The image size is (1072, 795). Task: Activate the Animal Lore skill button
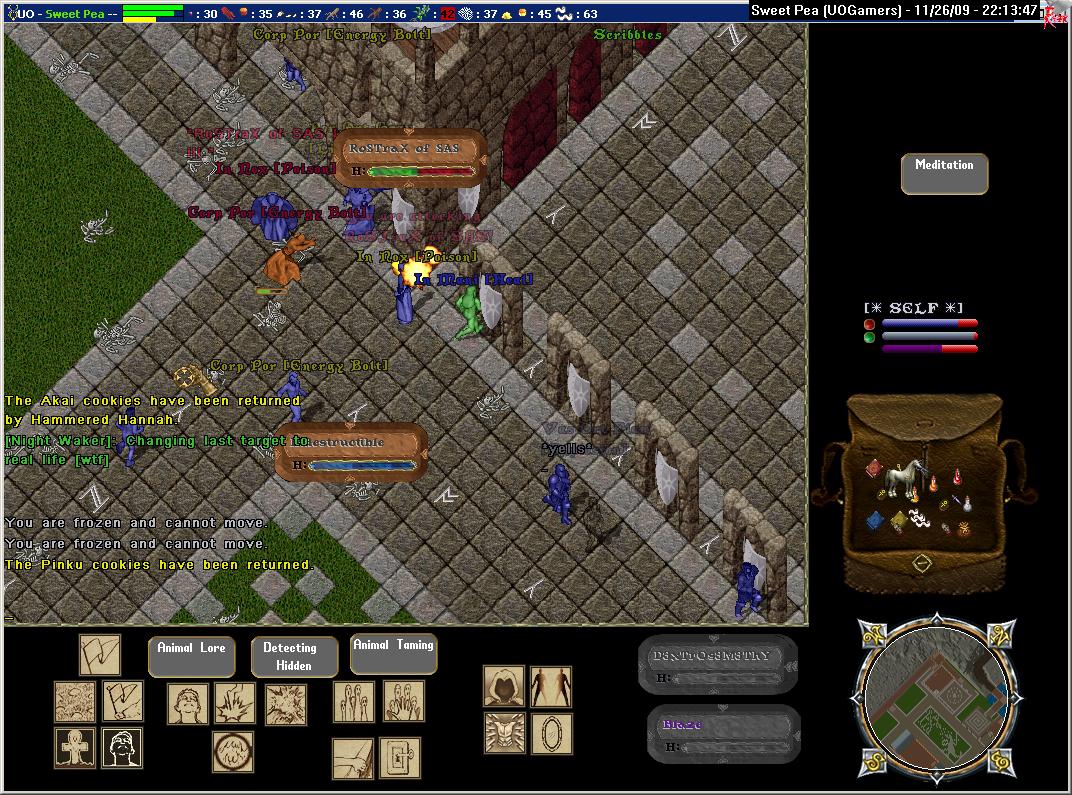pyautogui.click(x=191, y=656)
